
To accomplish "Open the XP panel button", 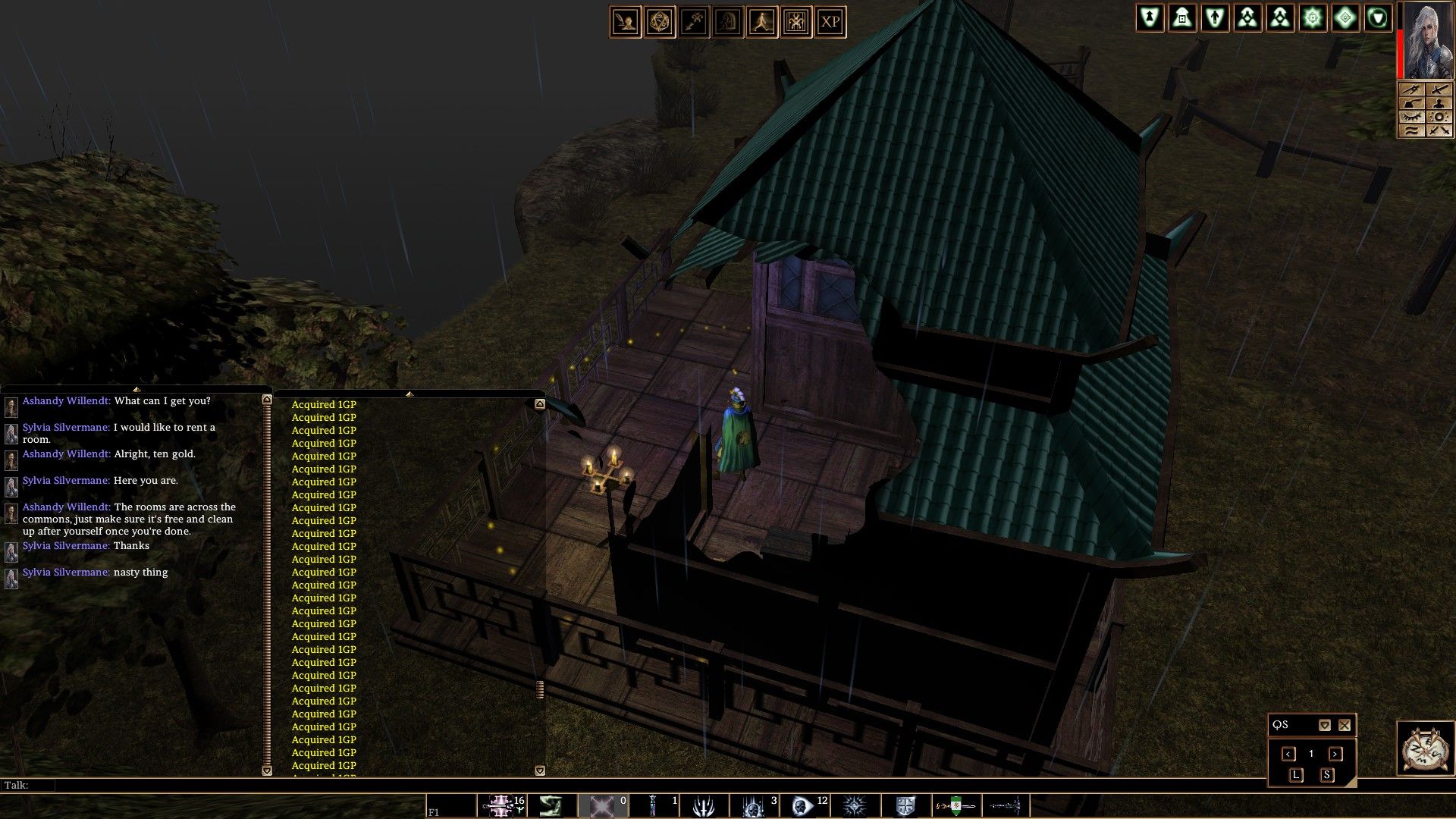I will (x=830, y=22).
